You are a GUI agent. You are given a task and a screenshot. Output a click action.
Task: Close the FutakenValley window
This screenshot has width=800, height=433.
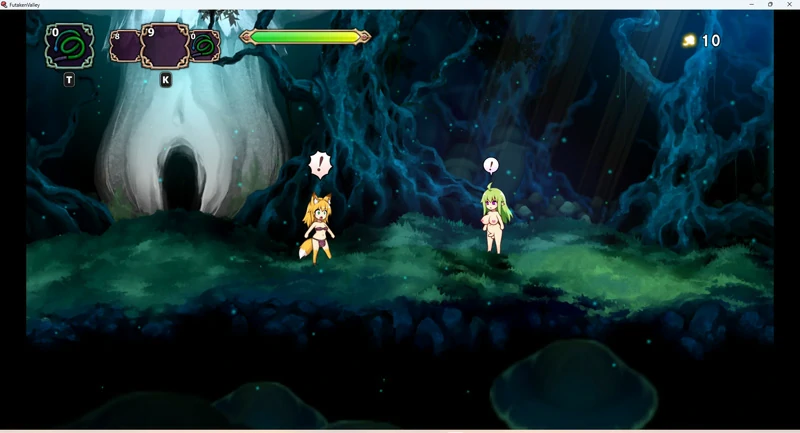tap(789, 5)
